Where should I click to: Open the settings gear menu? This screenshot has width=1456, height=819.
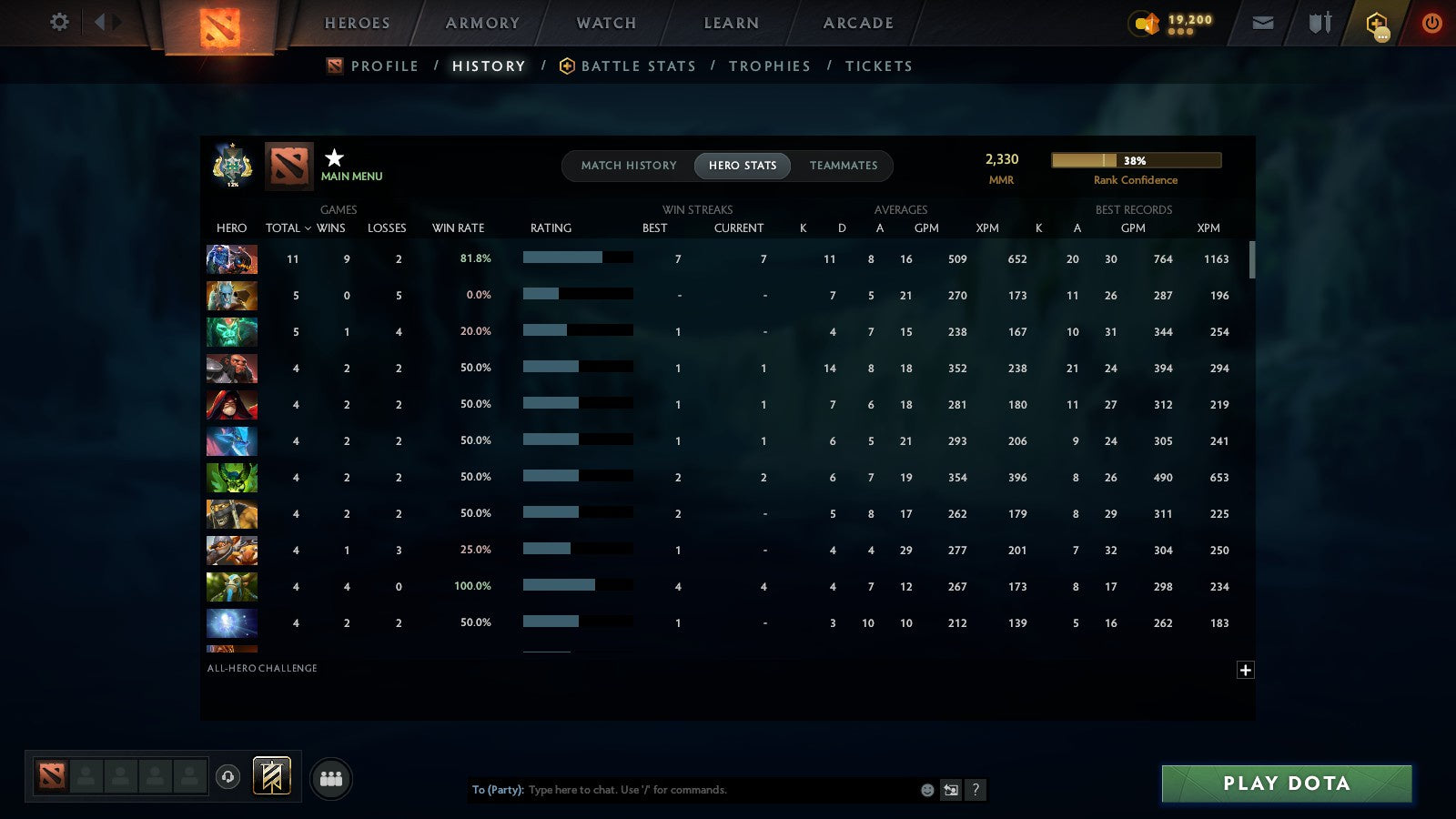tap(59, 23)
